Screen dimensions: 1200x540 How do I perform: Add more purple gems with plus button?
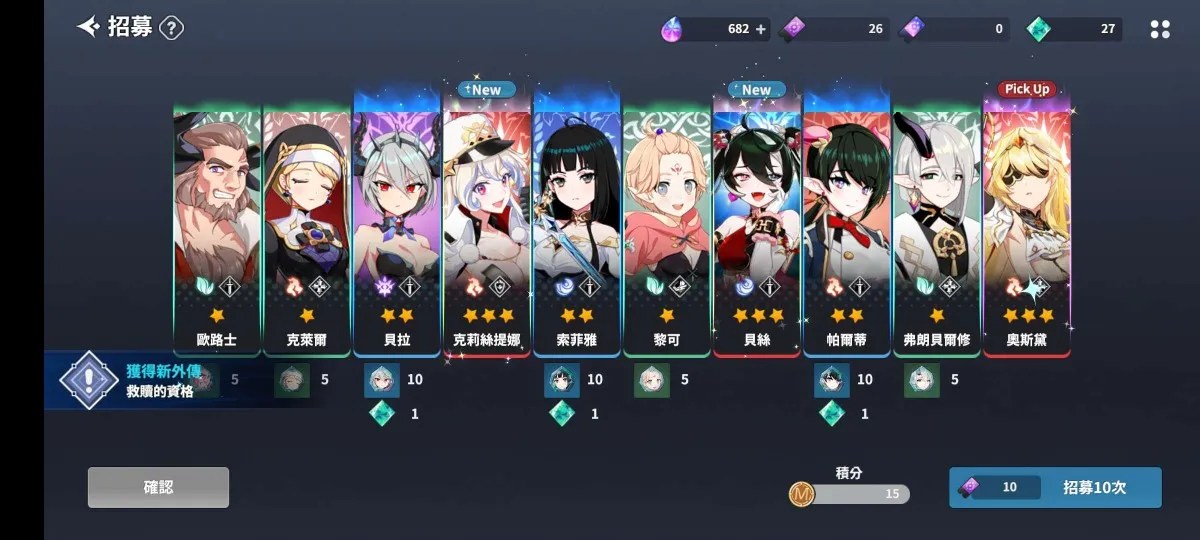pyautogui.click(x=762, y=29)
